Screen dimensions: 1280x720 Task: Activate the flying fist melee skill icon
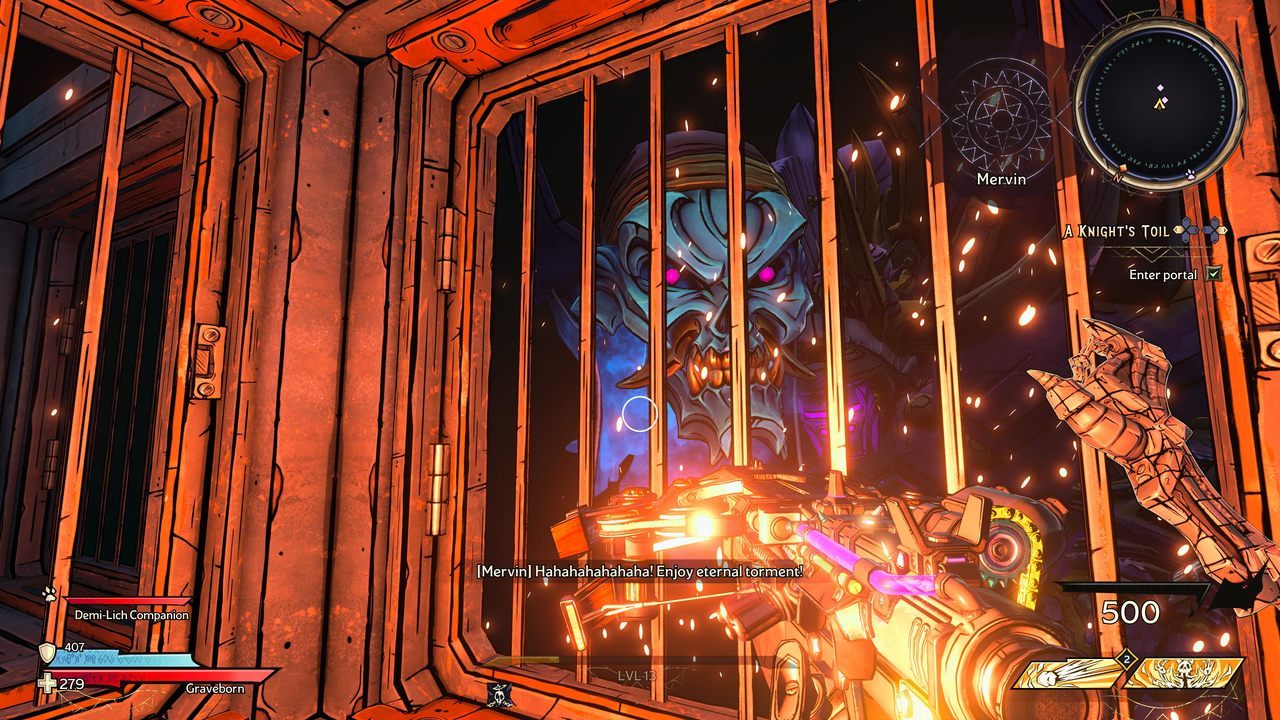coord(1067,672)
